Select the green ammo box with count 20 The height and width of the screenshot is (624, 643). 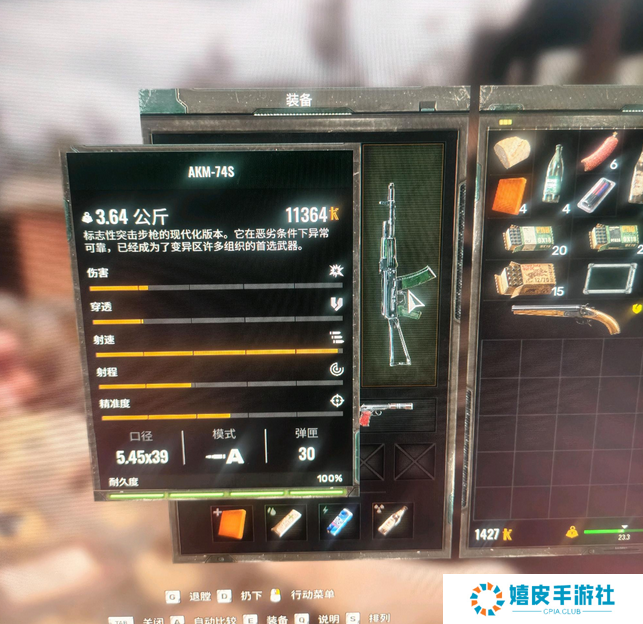click(531, 239)
